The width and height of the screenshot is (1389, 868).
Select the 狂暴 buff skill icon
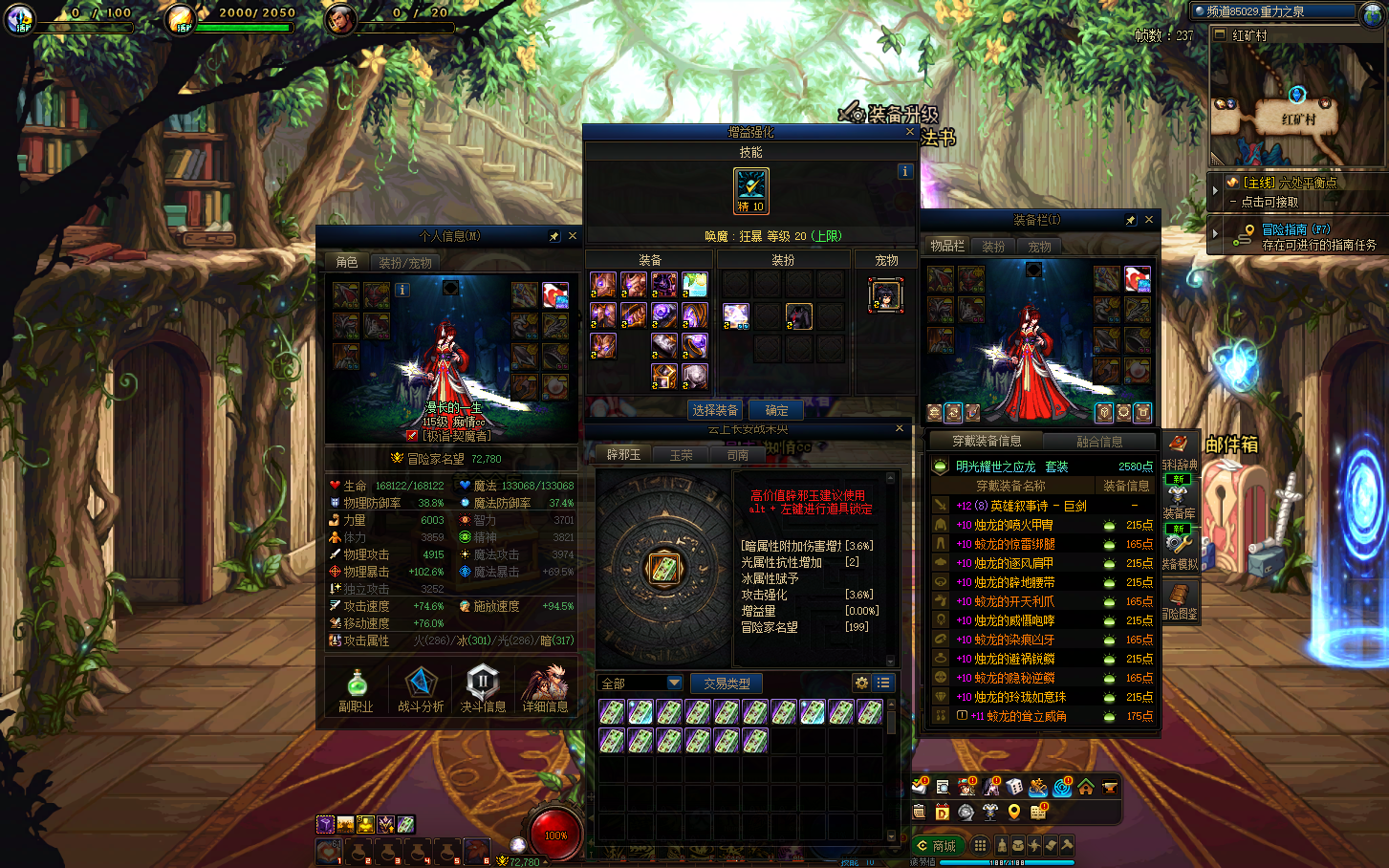750,188
